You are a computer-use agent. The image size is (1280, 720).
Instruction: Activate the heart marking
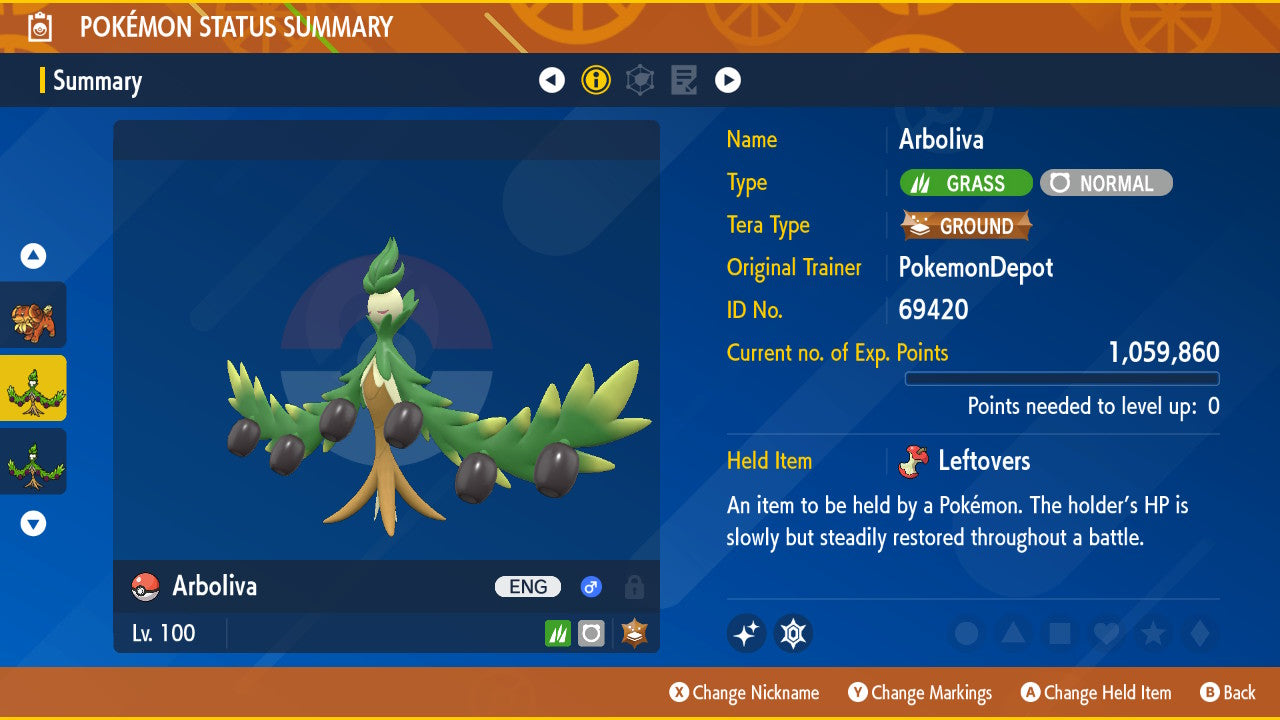point(1105,633)
